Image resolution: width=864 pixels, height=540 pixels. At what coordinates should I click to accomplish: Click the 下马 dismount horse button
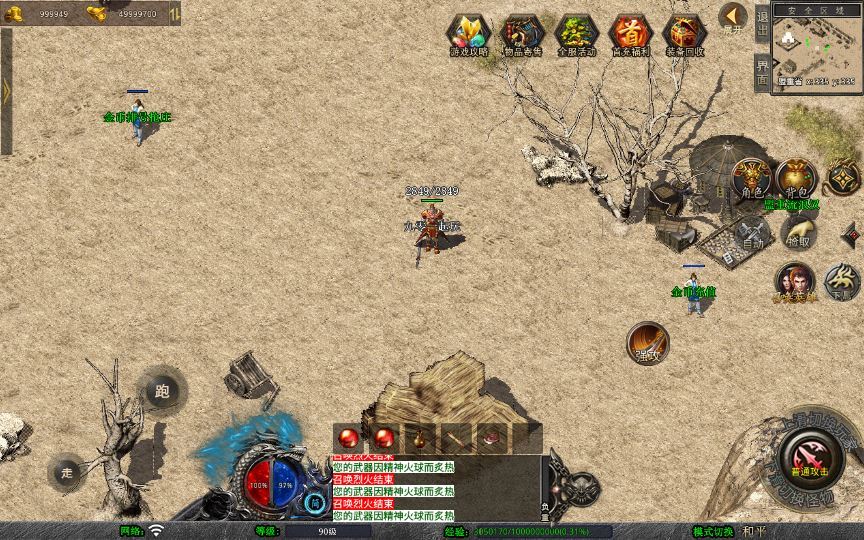[843, 282]
